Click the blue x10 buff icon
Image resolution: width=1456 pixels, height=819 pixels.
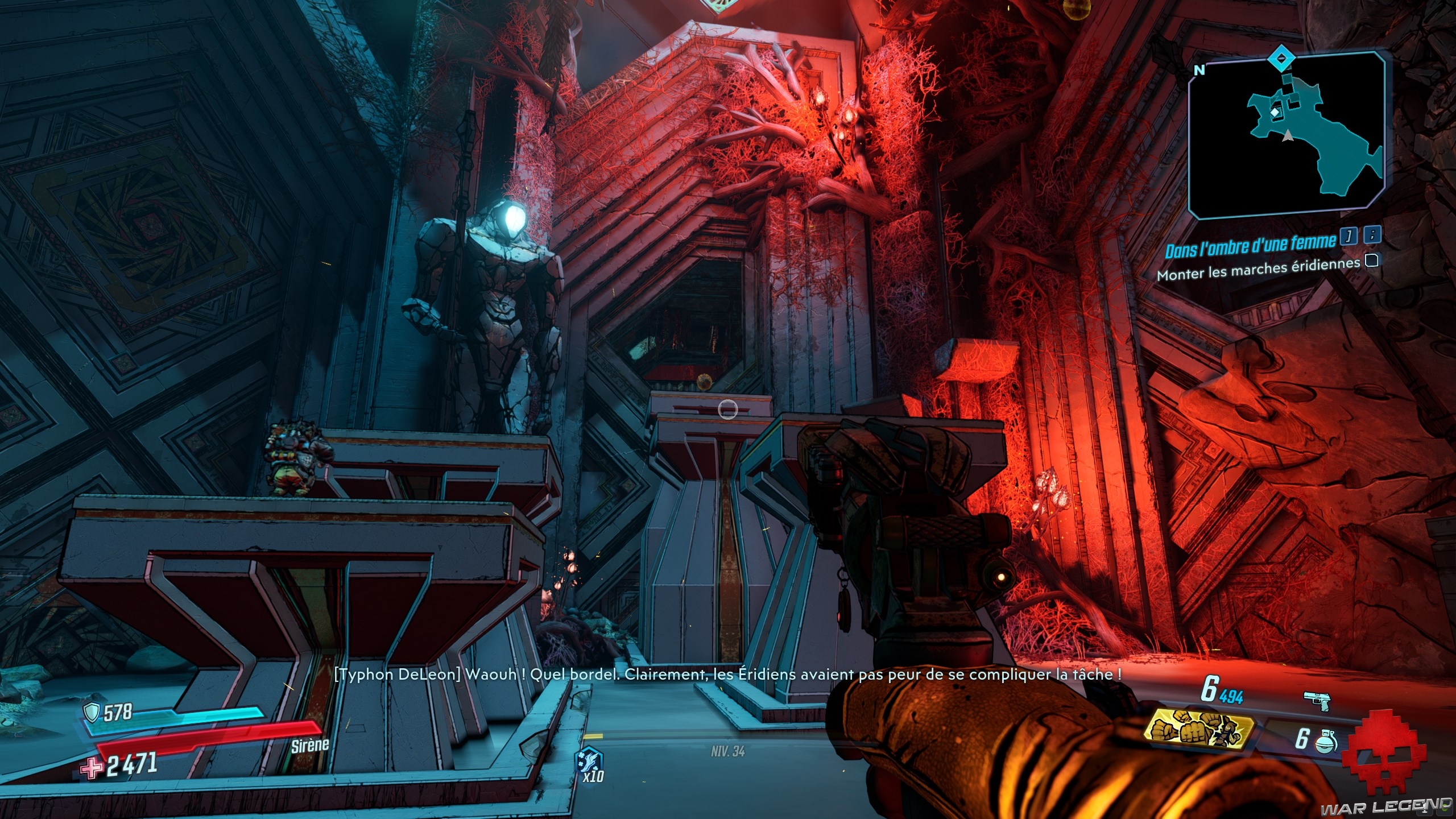589,761
